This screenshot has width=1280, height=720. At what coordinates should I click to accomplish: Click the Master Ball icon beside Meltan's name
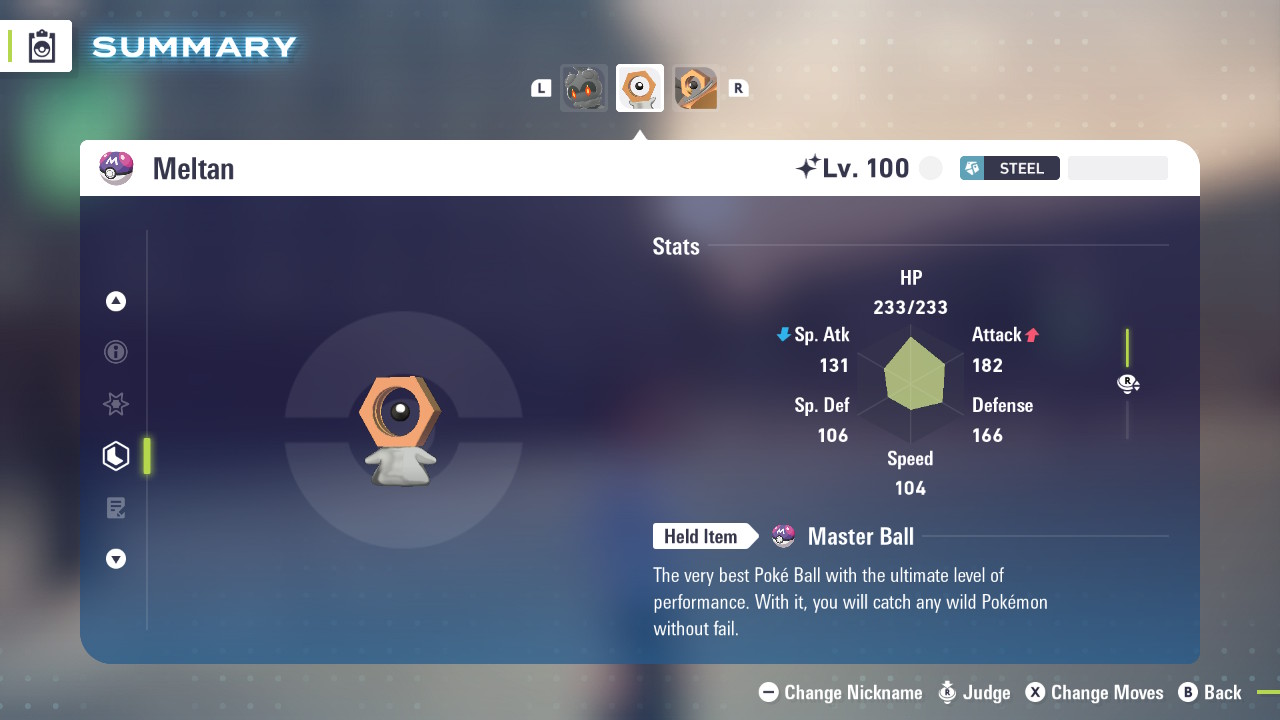(116, 168)
